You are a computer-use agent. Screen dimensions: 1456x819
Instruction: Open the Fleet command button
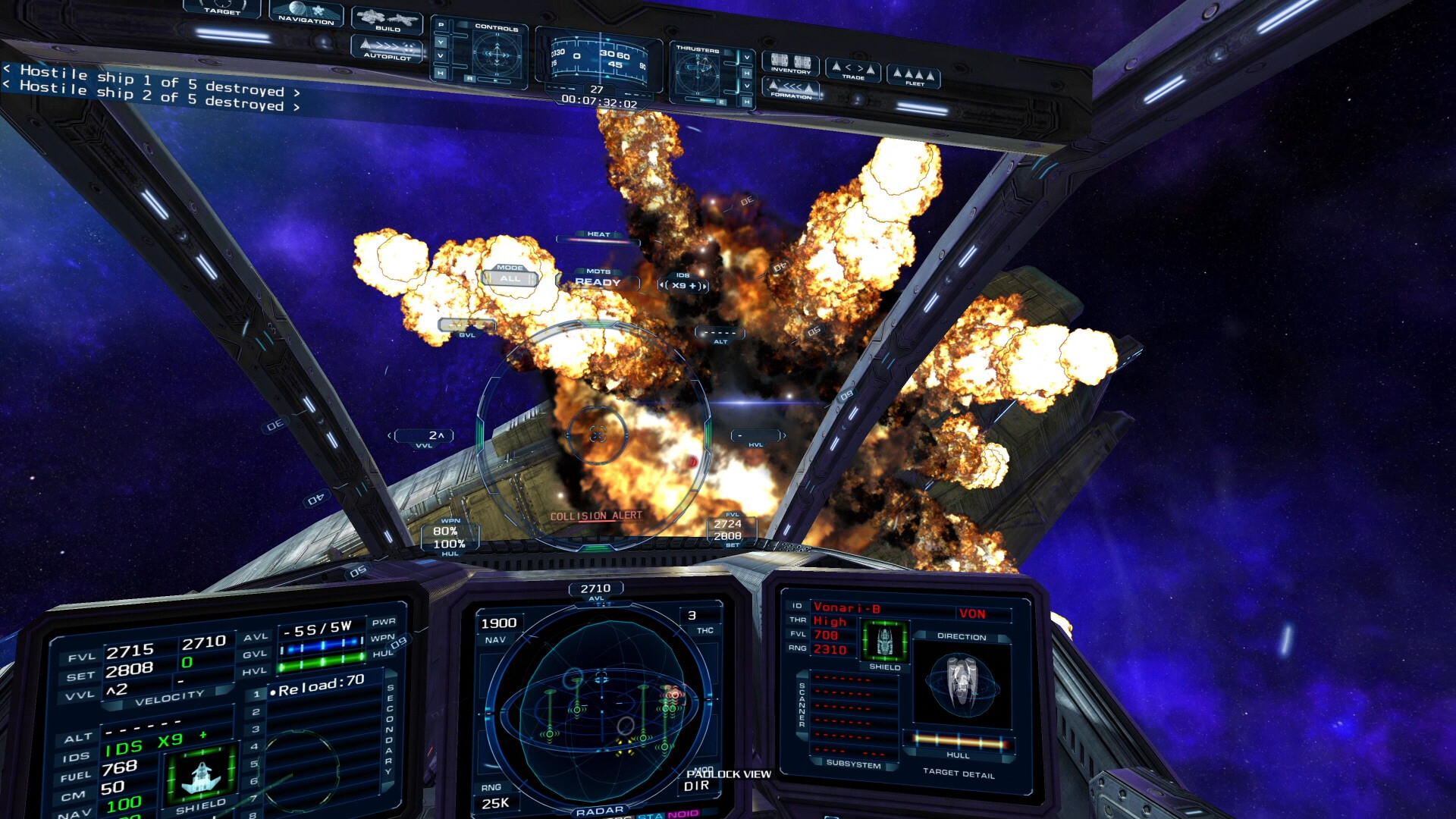914,77
